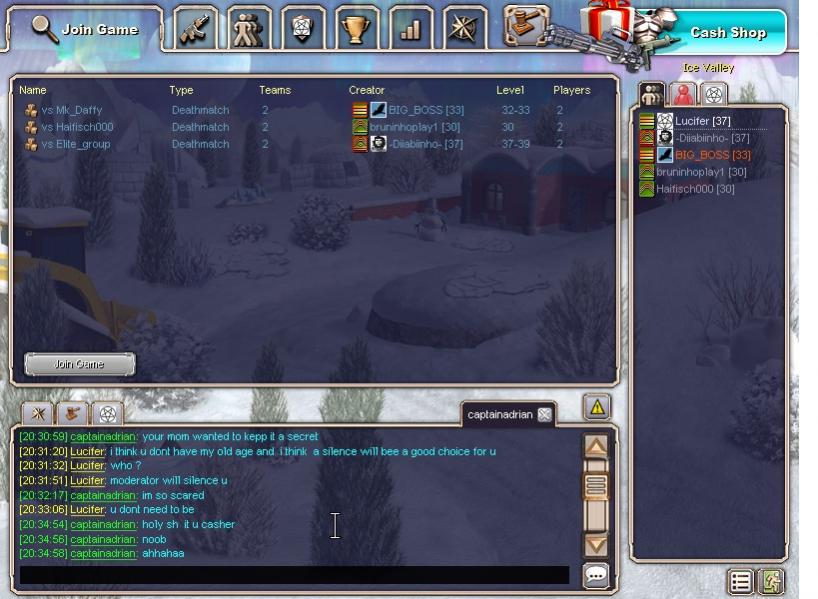Select the 'vs Mk_Daffy' deathmatch row
The image size is (818, 599).
[72, 110]
